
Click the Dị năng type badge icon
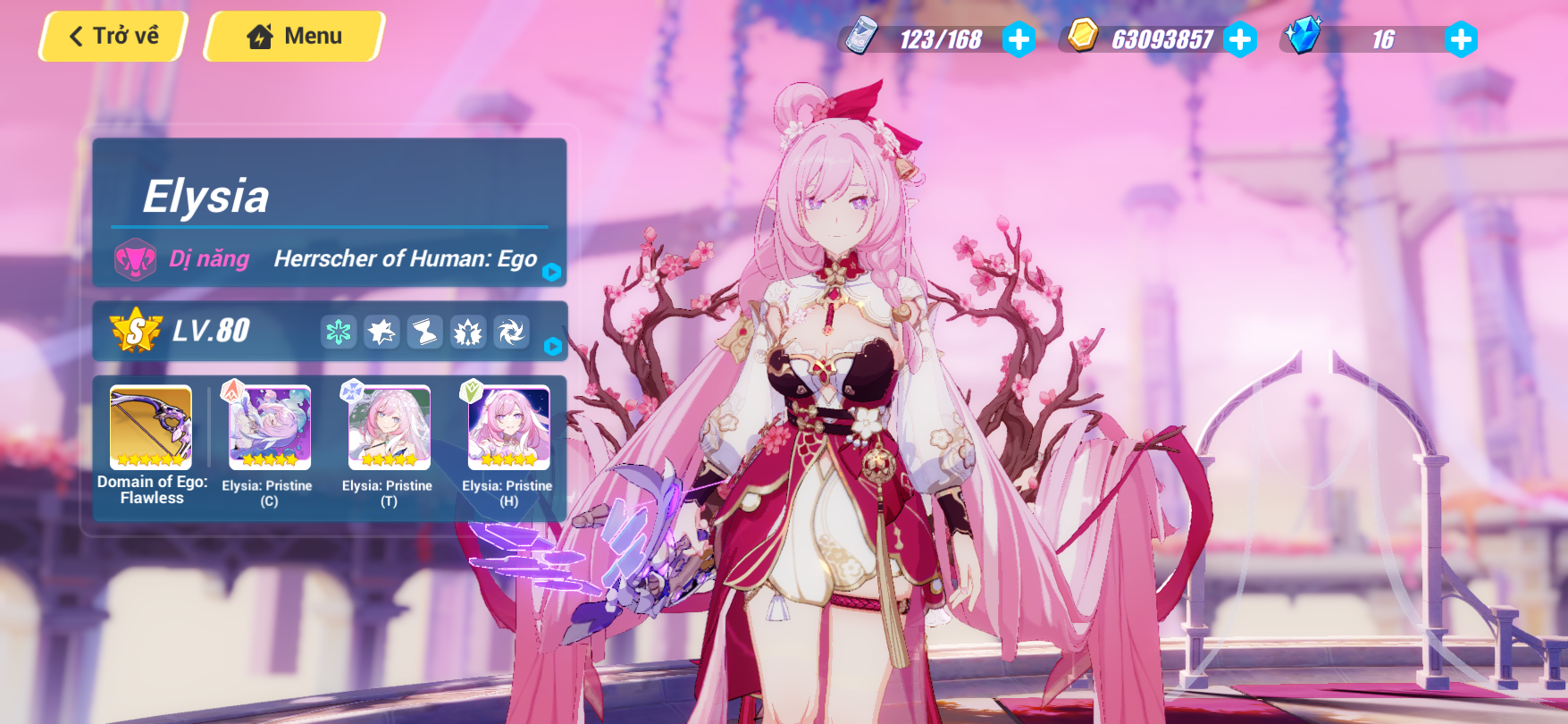pyautogui.click(x=136, y=259)
